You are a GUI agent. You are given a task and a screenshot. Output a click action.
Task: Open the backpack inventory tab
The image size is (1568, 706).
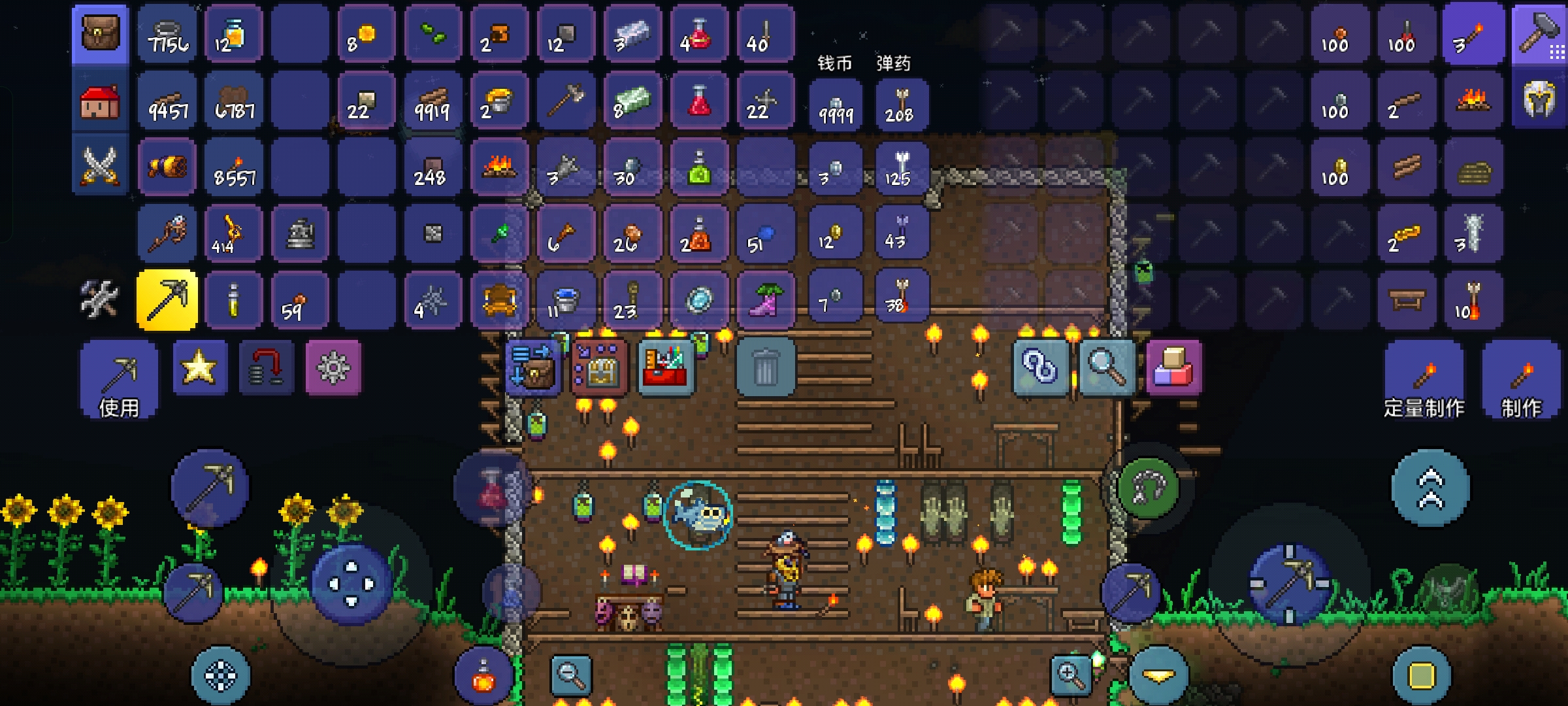(100, 33)
